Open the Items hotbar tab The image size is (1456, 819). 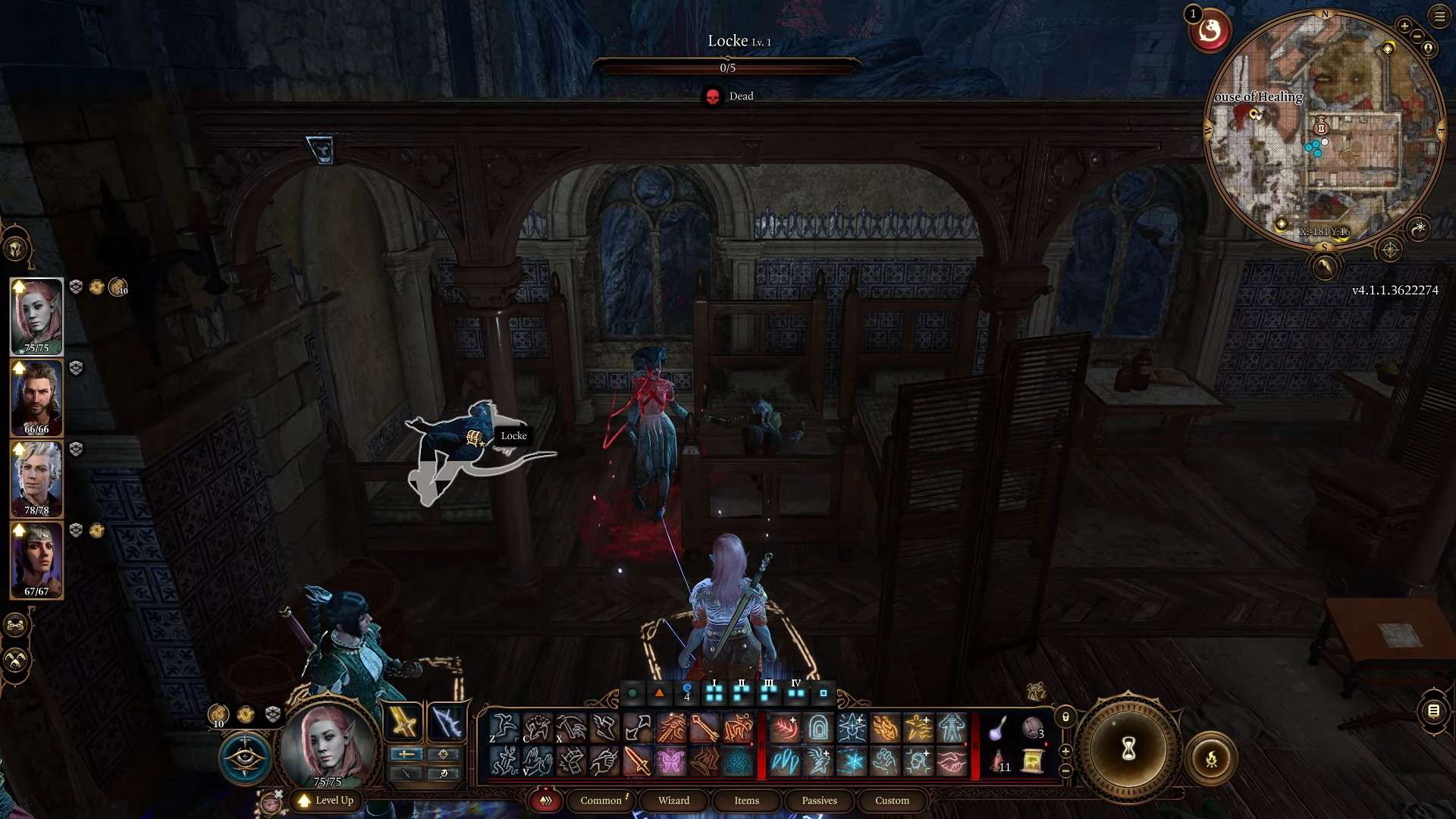tap(746, 801)
